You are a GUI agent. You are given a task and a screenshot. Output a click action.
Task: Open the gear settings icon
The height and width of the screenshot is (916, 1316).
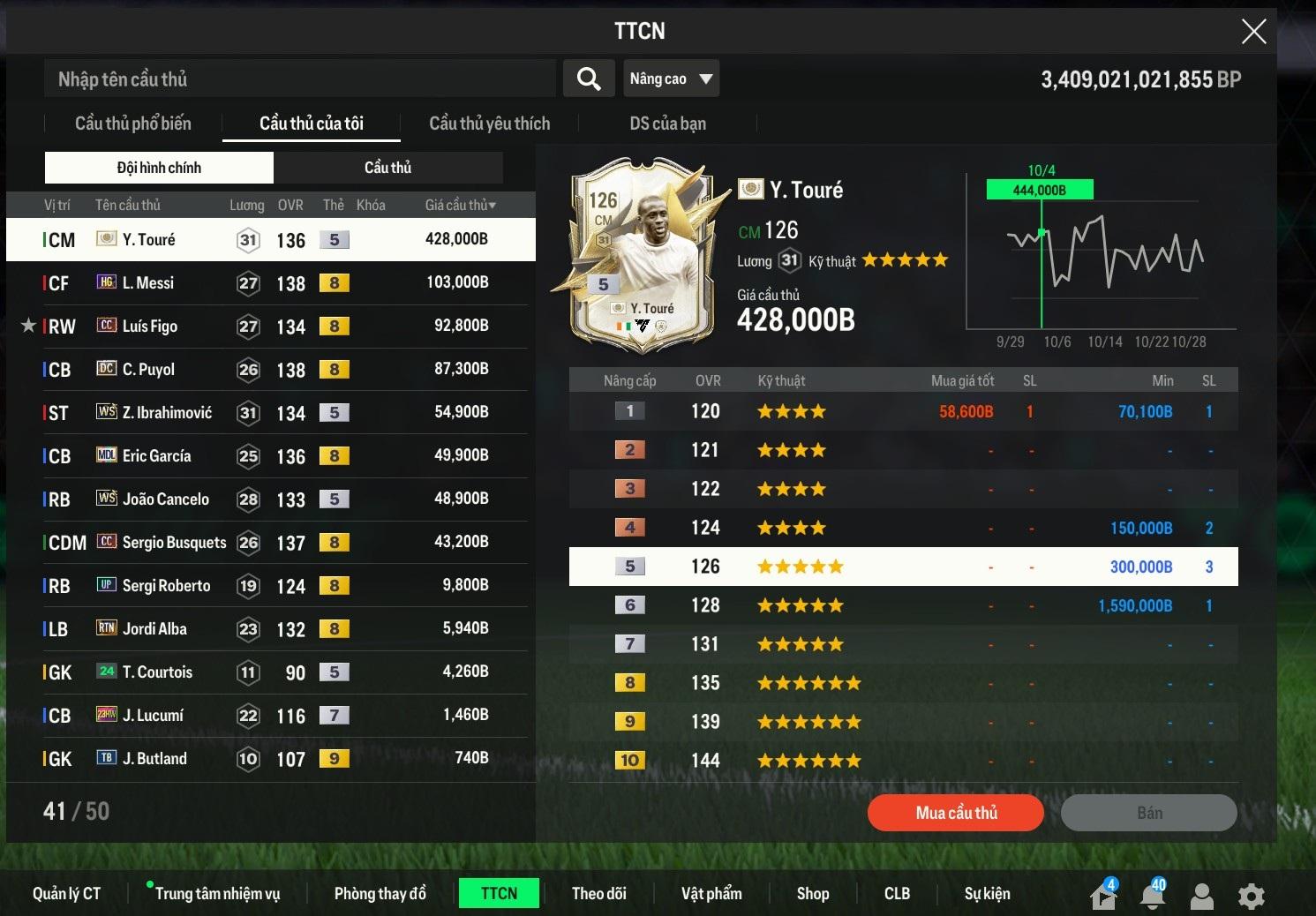1251,897
